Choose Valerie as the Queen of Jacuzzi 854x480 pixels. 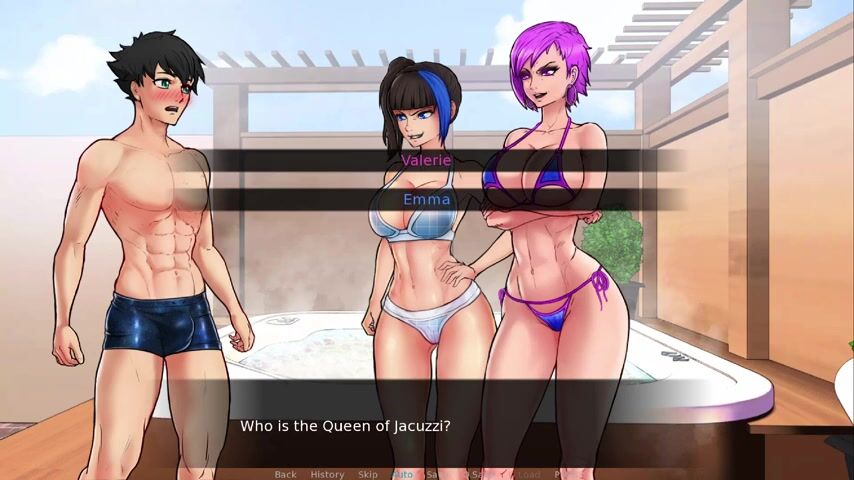pos(426,160)
